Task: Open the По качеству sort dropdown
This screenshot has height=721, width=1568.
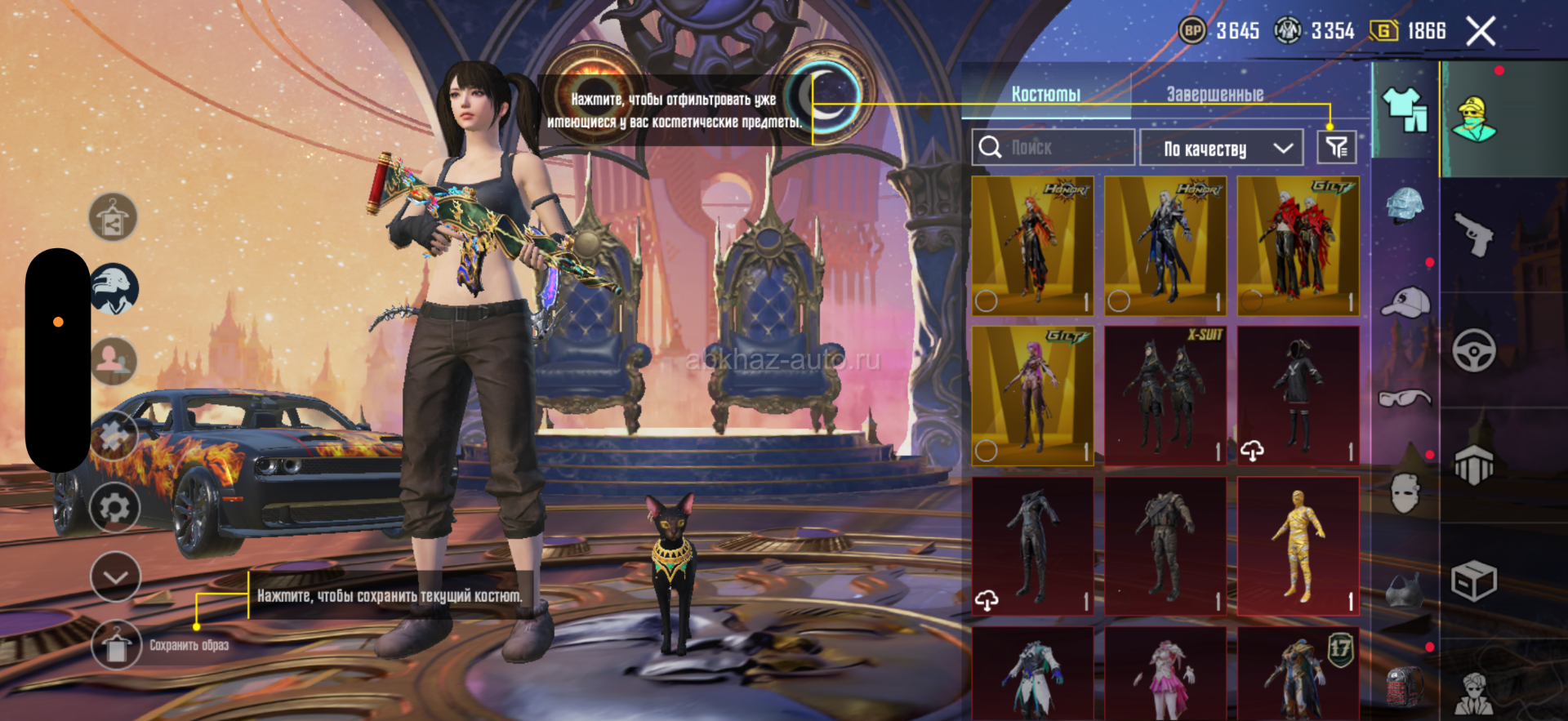Action: coord(1221,149)
